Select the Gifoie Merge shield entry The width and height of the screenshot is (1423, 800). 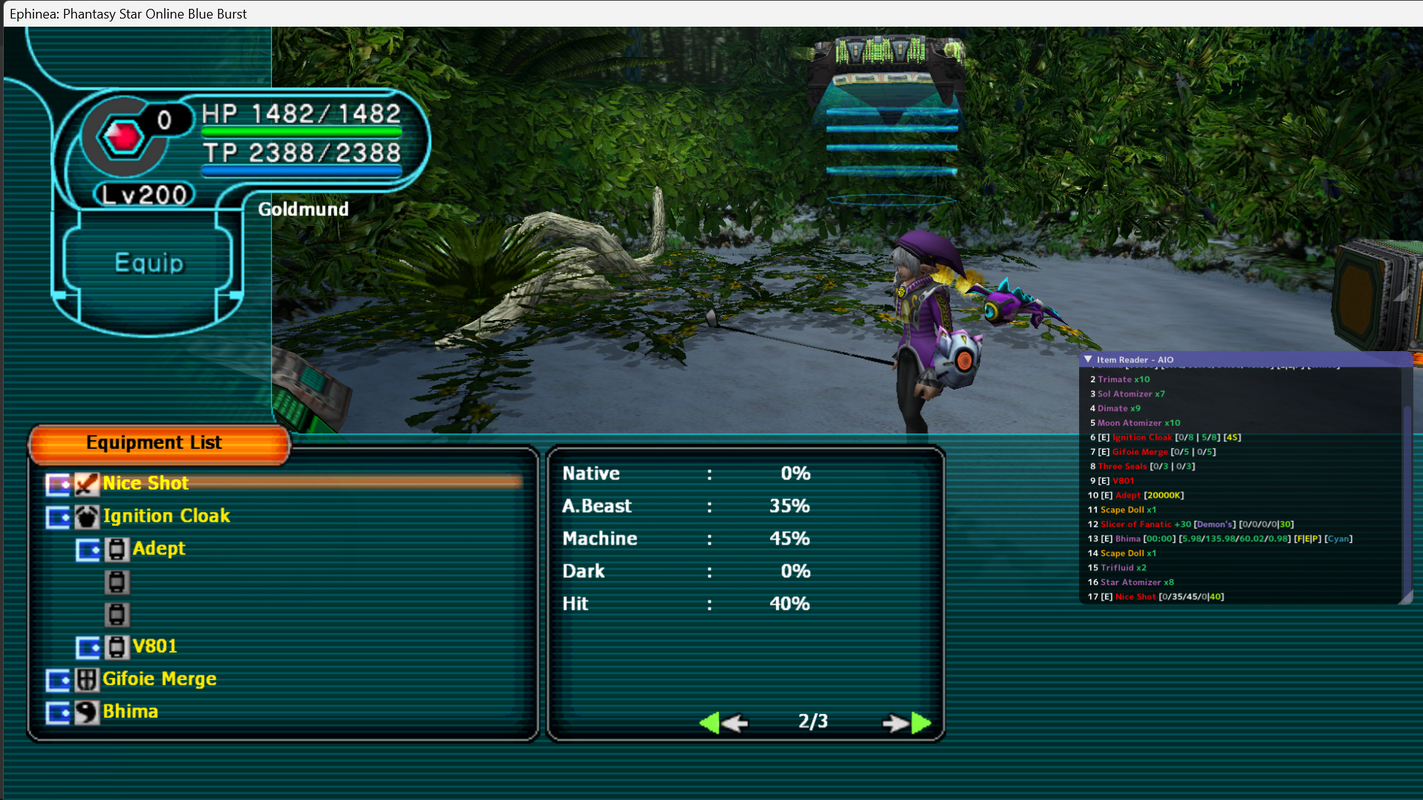tap(159, 679)
